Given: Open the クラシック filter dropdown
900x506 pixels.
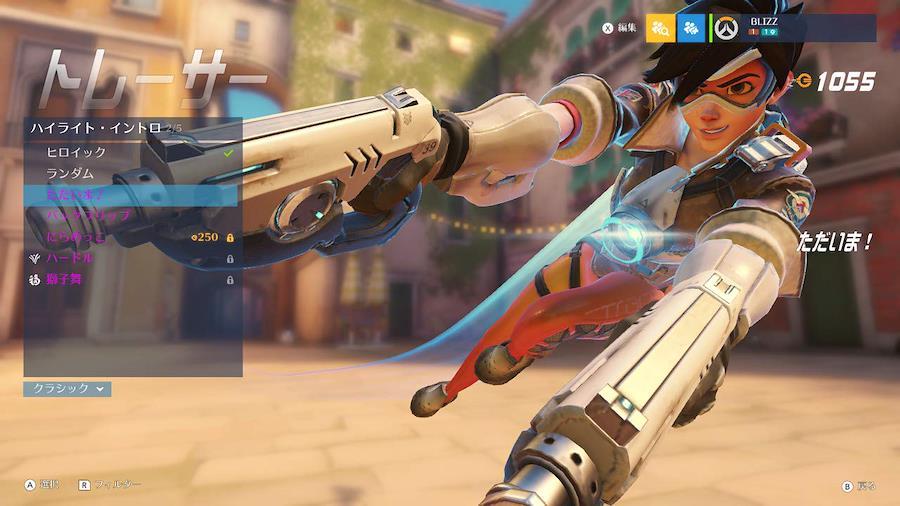Looking at the screenshot, I should click(67, 388).
